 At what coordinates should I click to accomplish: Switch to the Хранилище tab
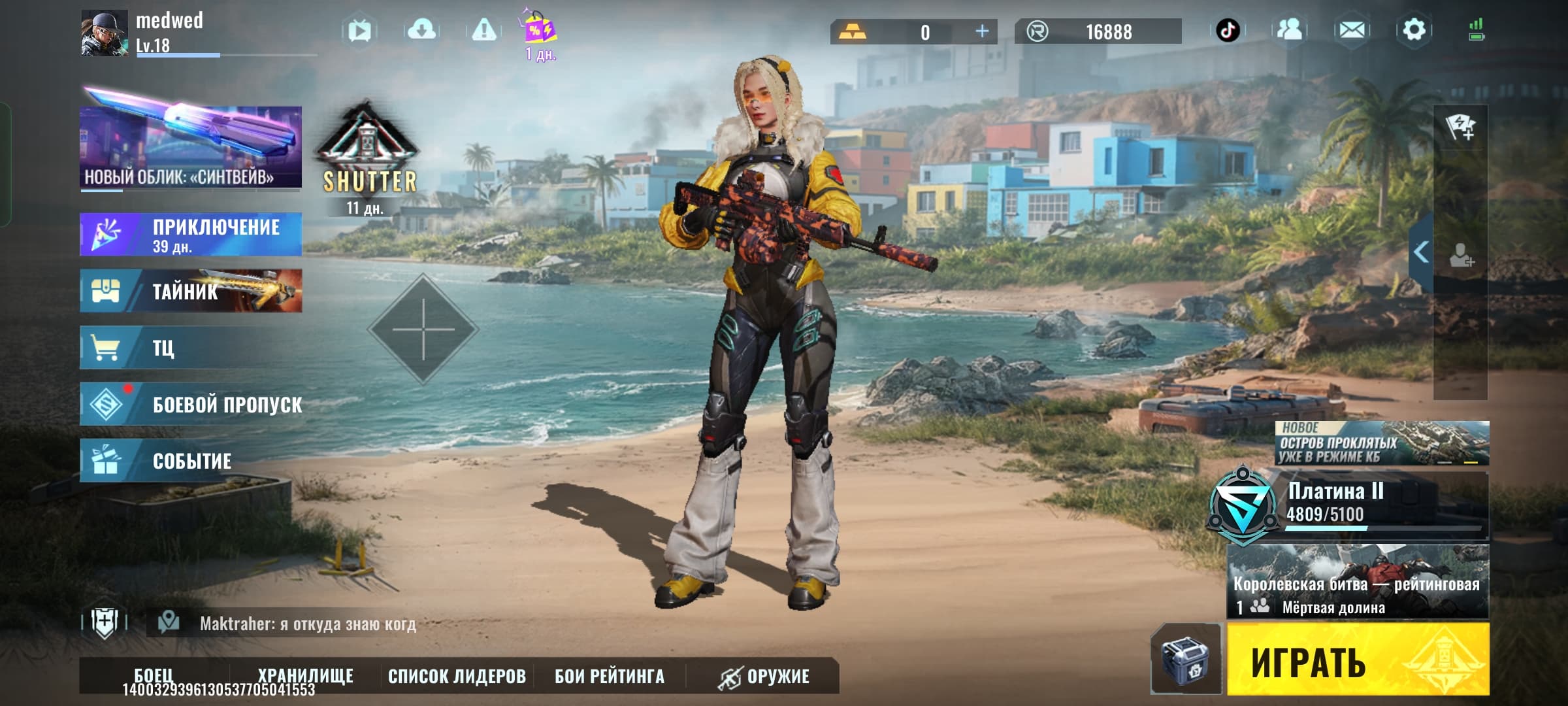(305, 675)
